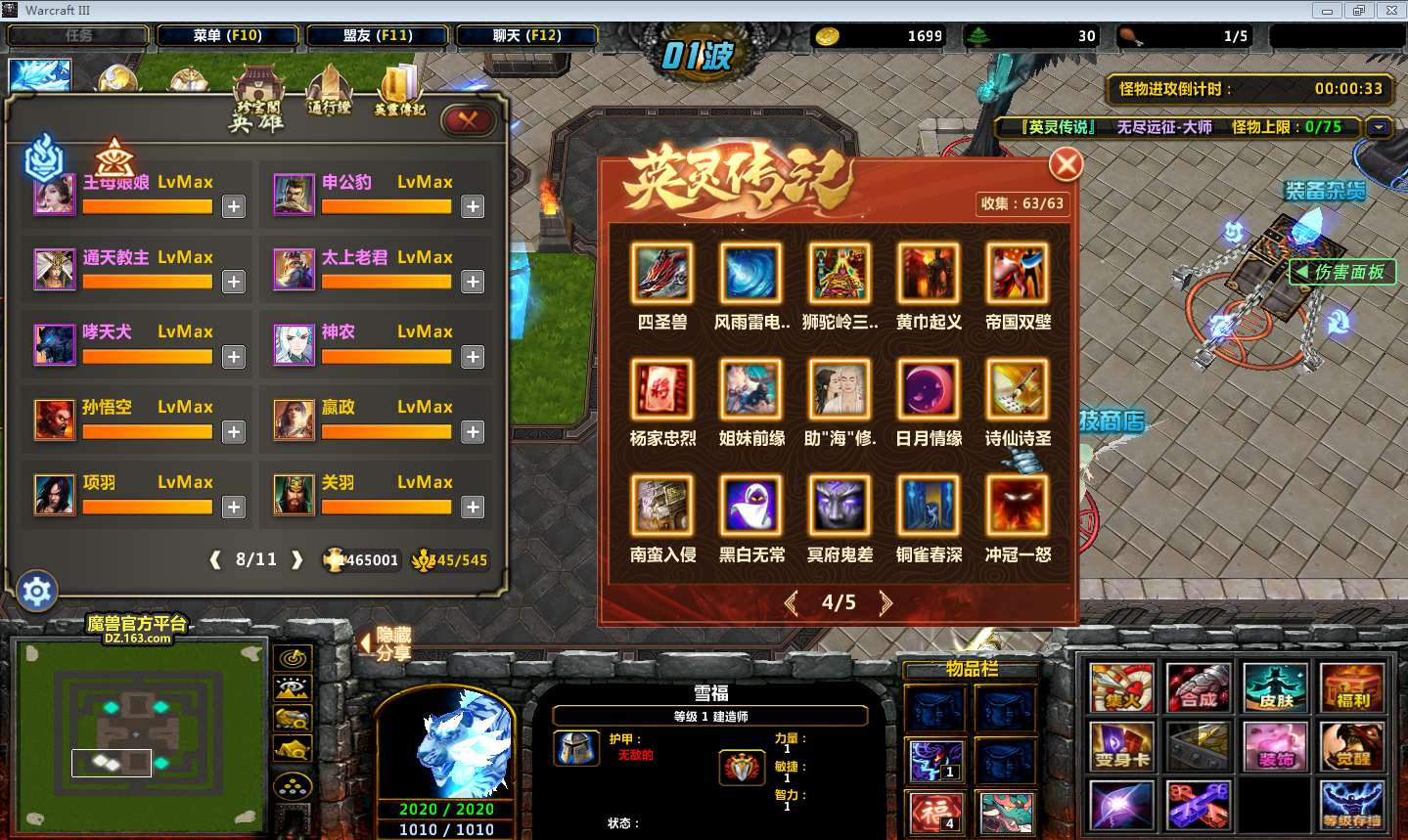Open the gear settings button
Image resolution: width=1408 pixels, height=840 pixels.
click(37, 591)
